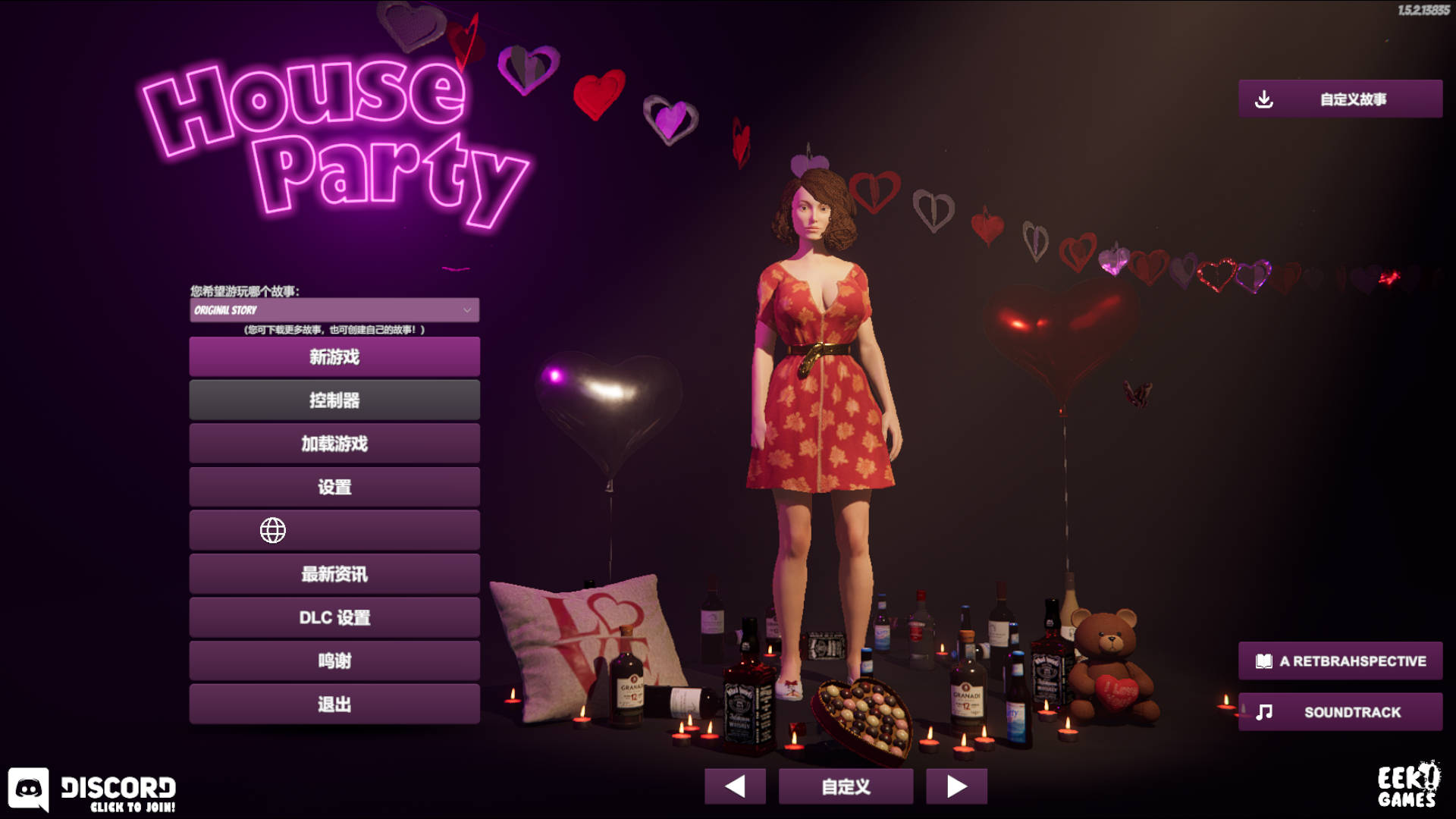1456x819 pixels.
Task: Click the Soundtrack button
Action: pos(1340,712)
